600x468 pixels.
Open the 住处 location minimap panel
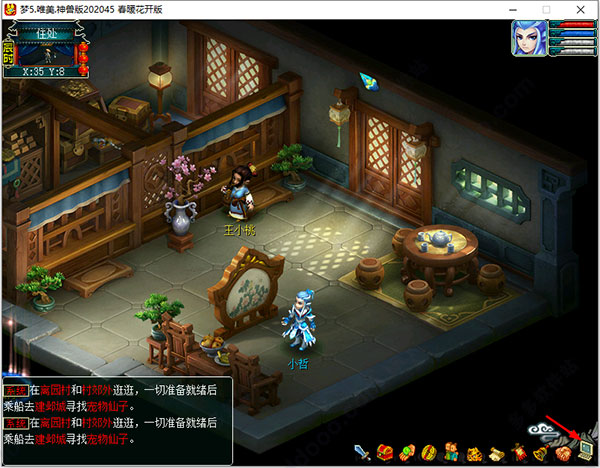49,47
